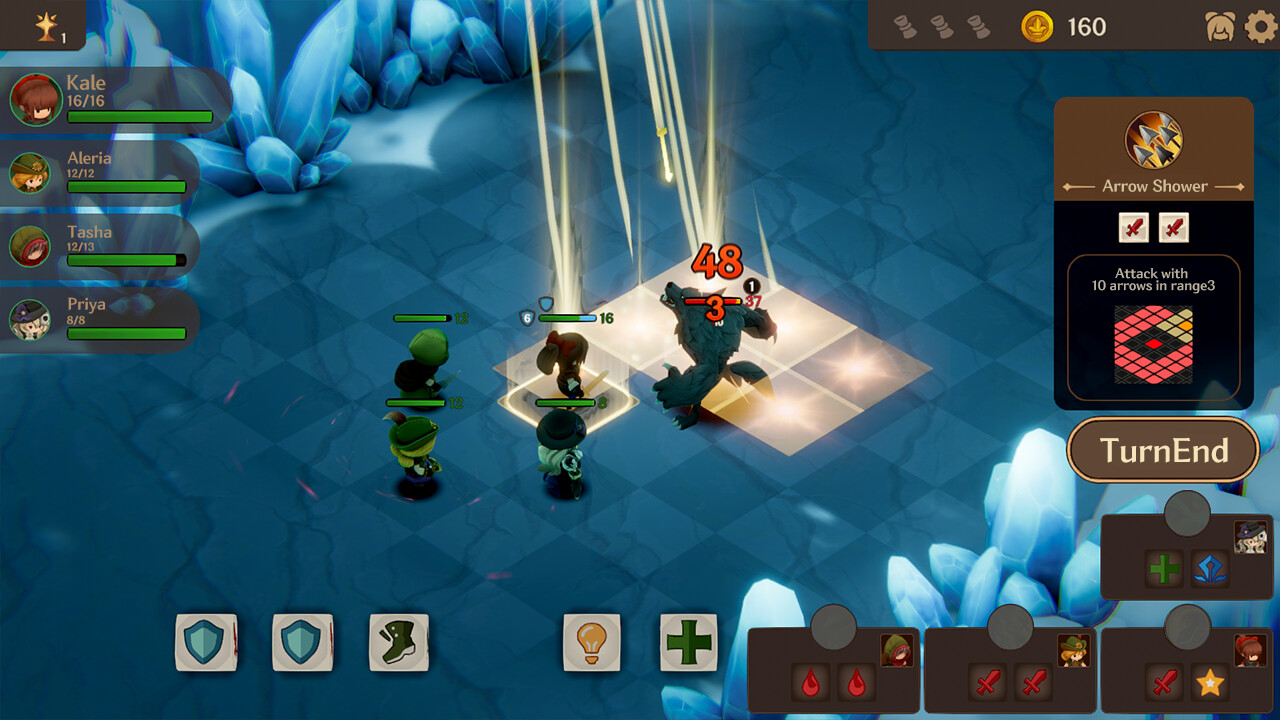The image size is (1280, 720).
Task: Select the green cross healing die
Action: point(688,644)
